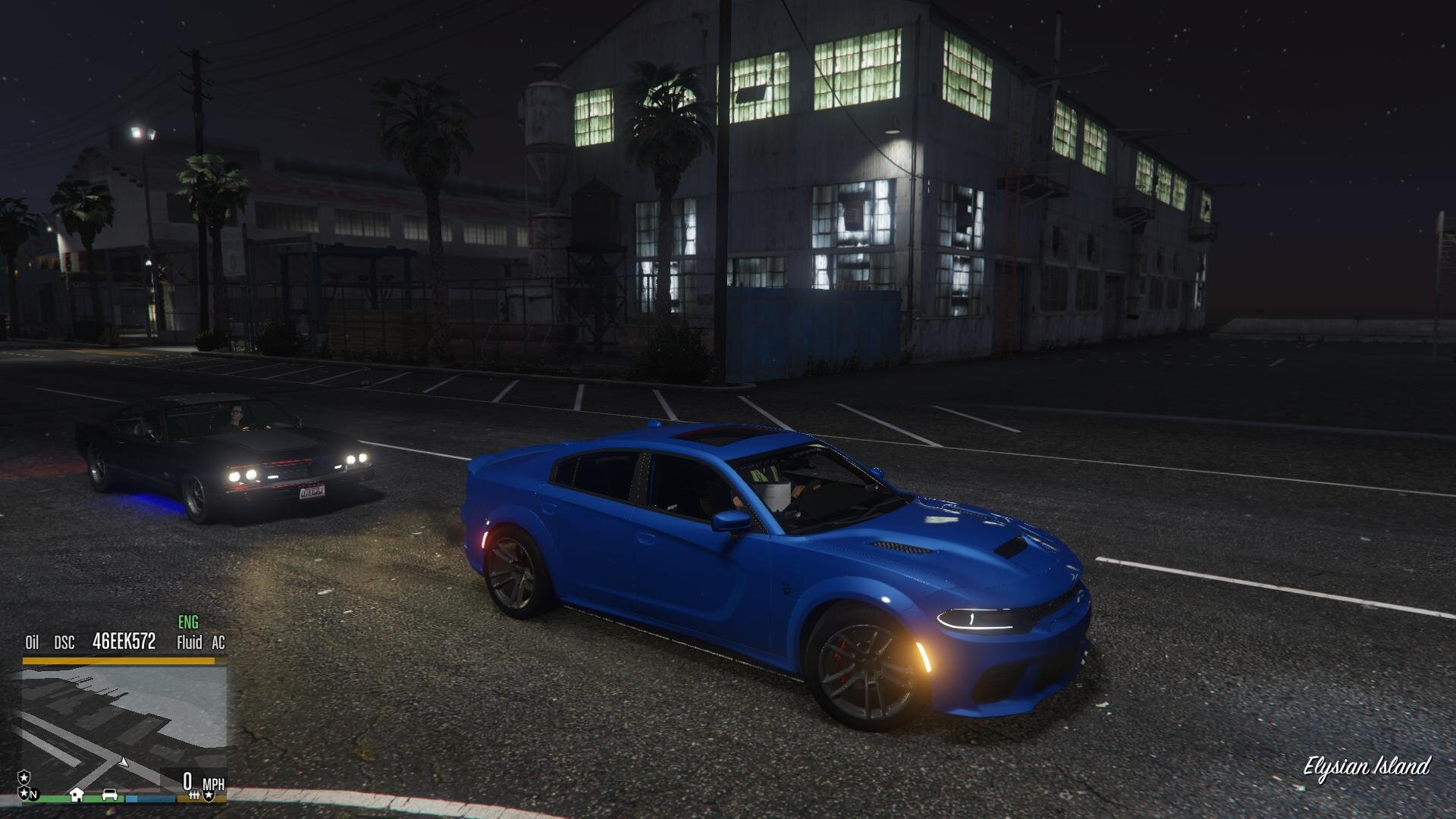
Task: Toggle the DSC indicator on the HUD
Action: tap(64, 643)
